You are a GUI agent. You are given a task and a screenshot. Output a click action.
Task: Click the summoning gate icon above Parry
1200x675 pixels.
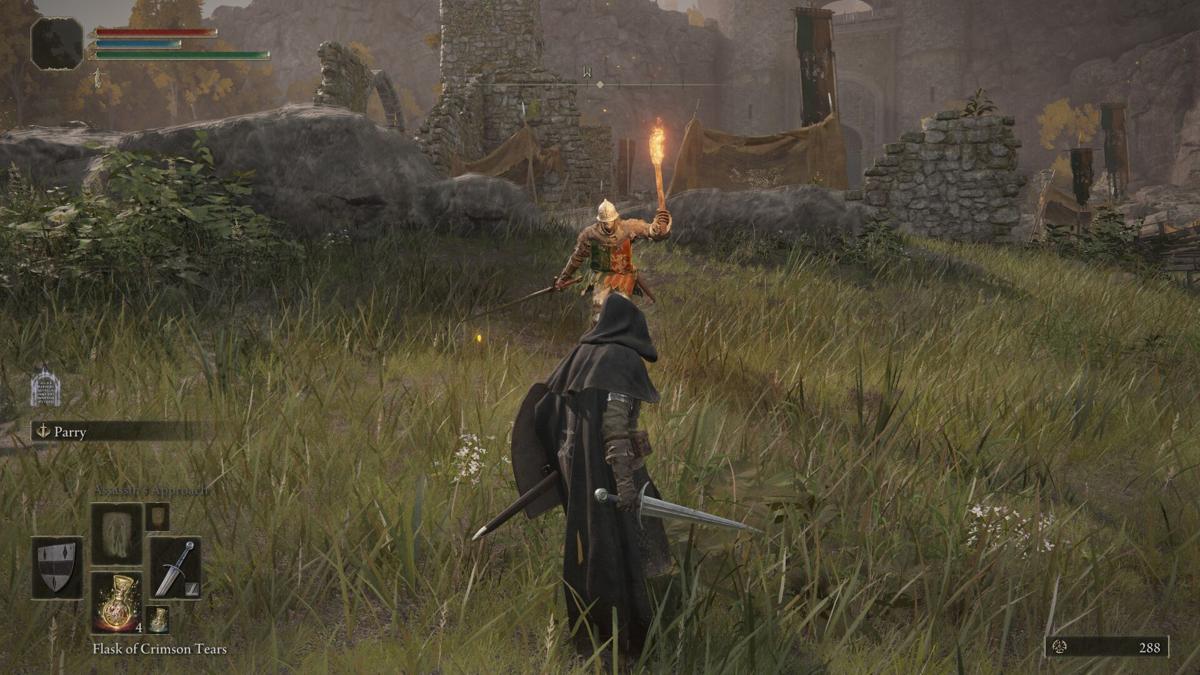pyautogui.click(x=45, y=388)
